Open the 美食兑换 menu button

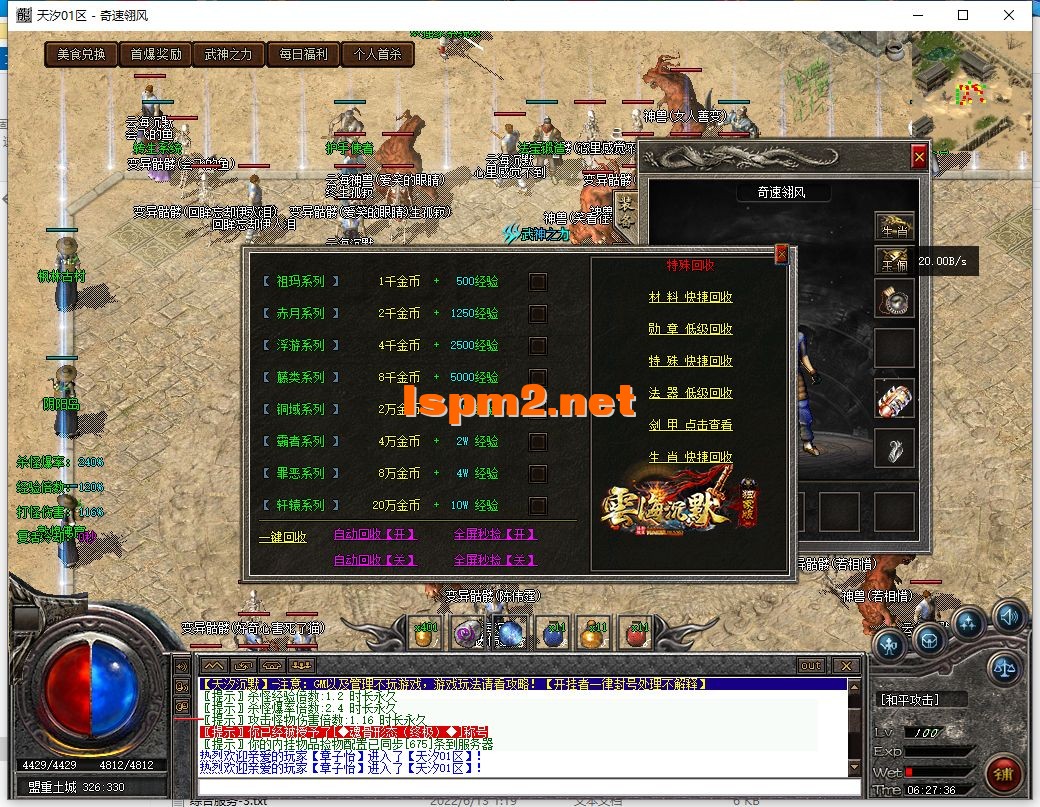tap(81, 55)
